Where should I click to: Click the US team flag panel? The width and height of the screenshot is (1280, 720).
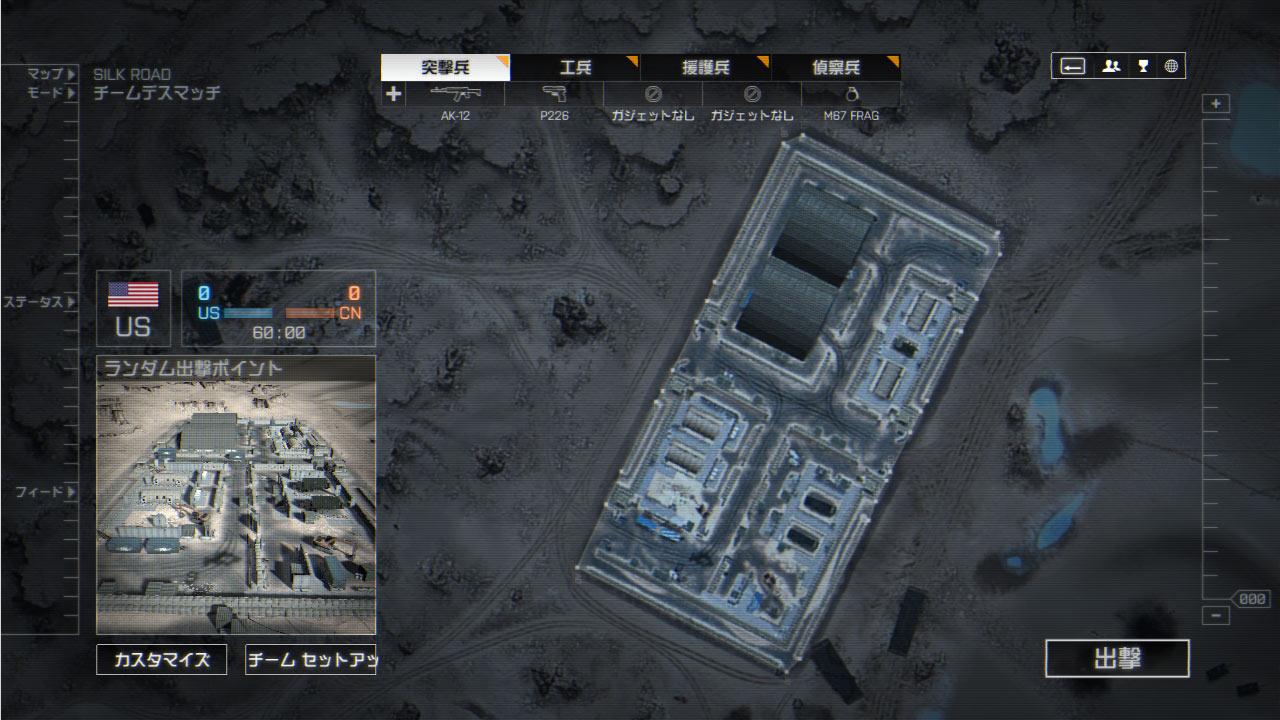(x=133, y=309)
